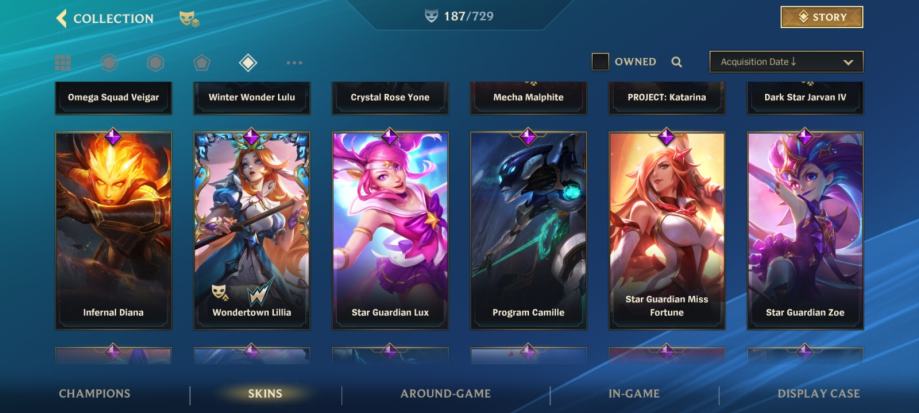
Task: Choose the Star Guardian Lux skin
Action: click(390, 230)
